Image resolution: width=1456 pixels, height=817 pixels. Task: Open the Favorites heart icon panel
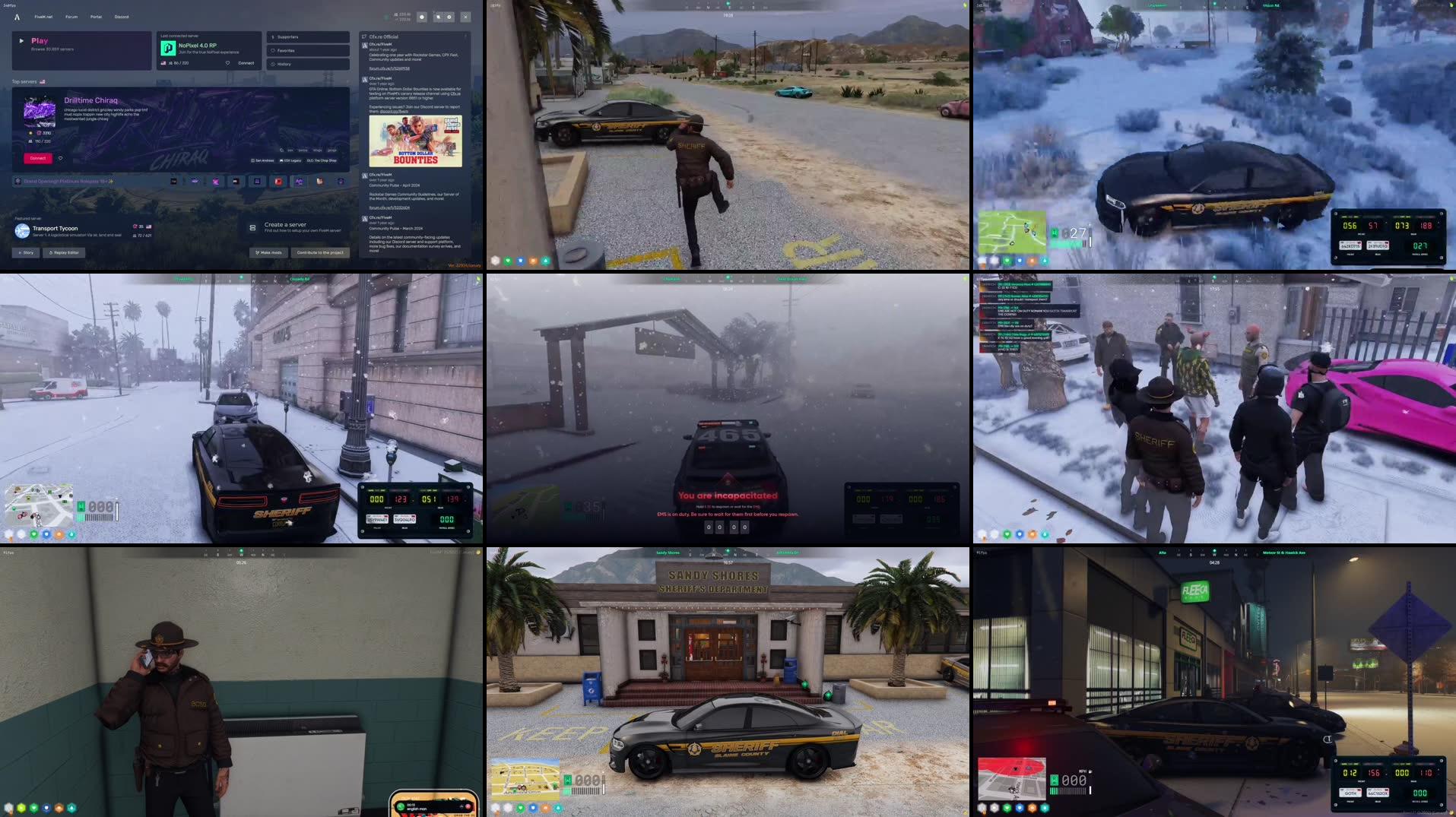pos(273,50)
